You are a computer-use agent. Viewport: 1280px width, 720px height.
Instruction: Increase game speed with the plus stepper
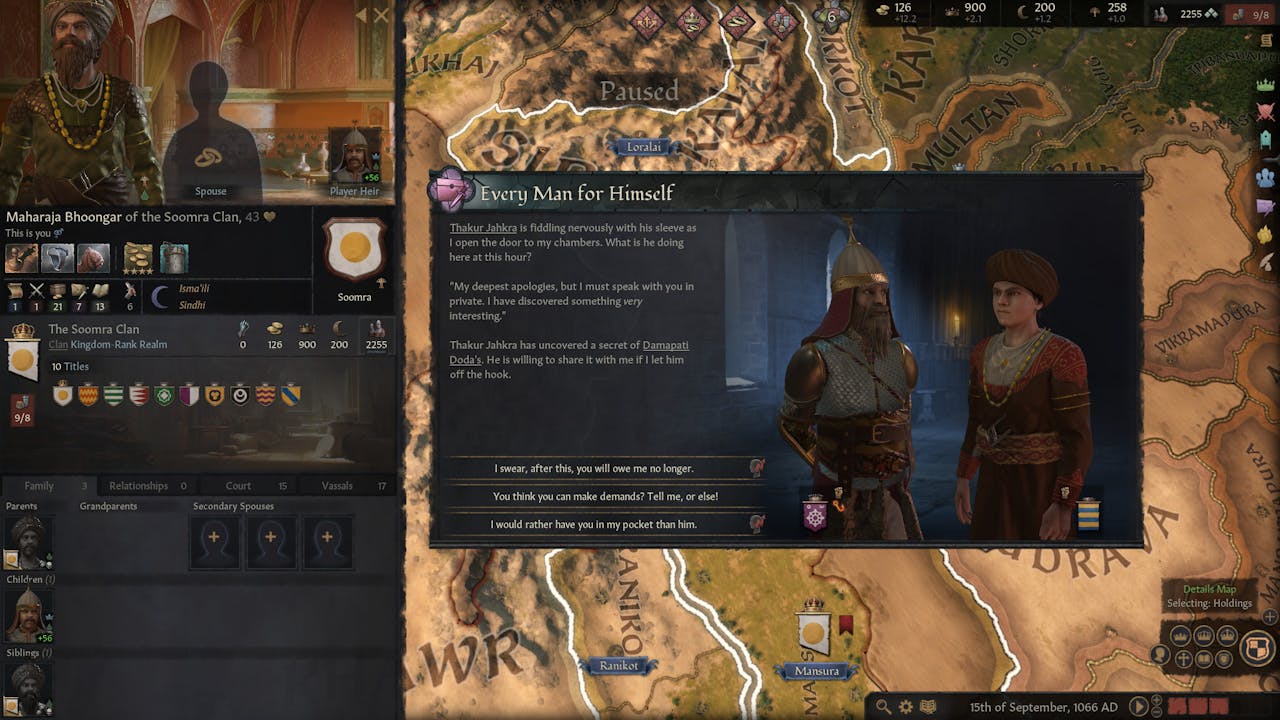pyautogui.click(x=1156, y=700)
